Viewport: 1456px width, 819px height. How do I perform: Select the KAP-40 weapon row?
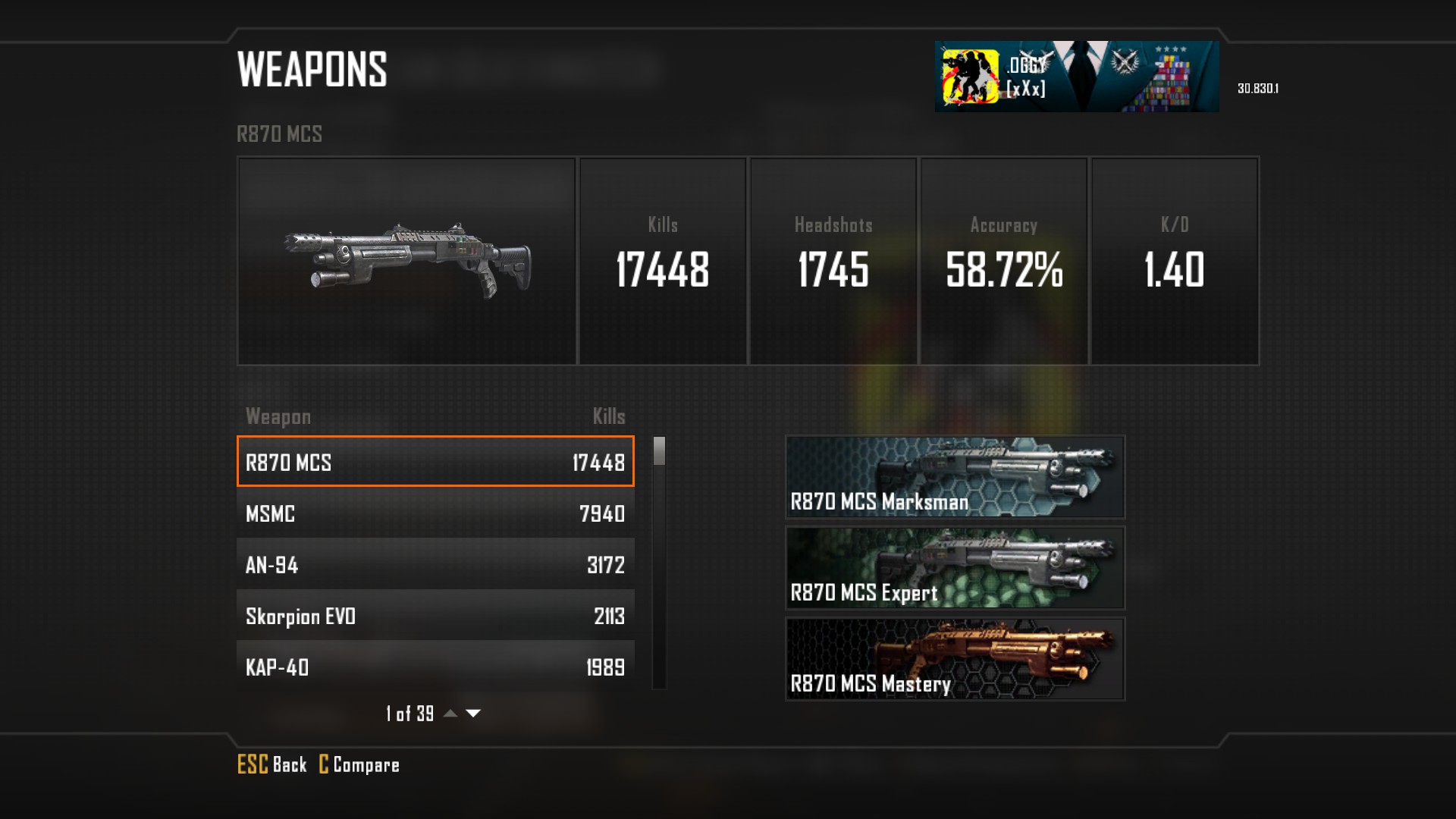click(435, 667)
